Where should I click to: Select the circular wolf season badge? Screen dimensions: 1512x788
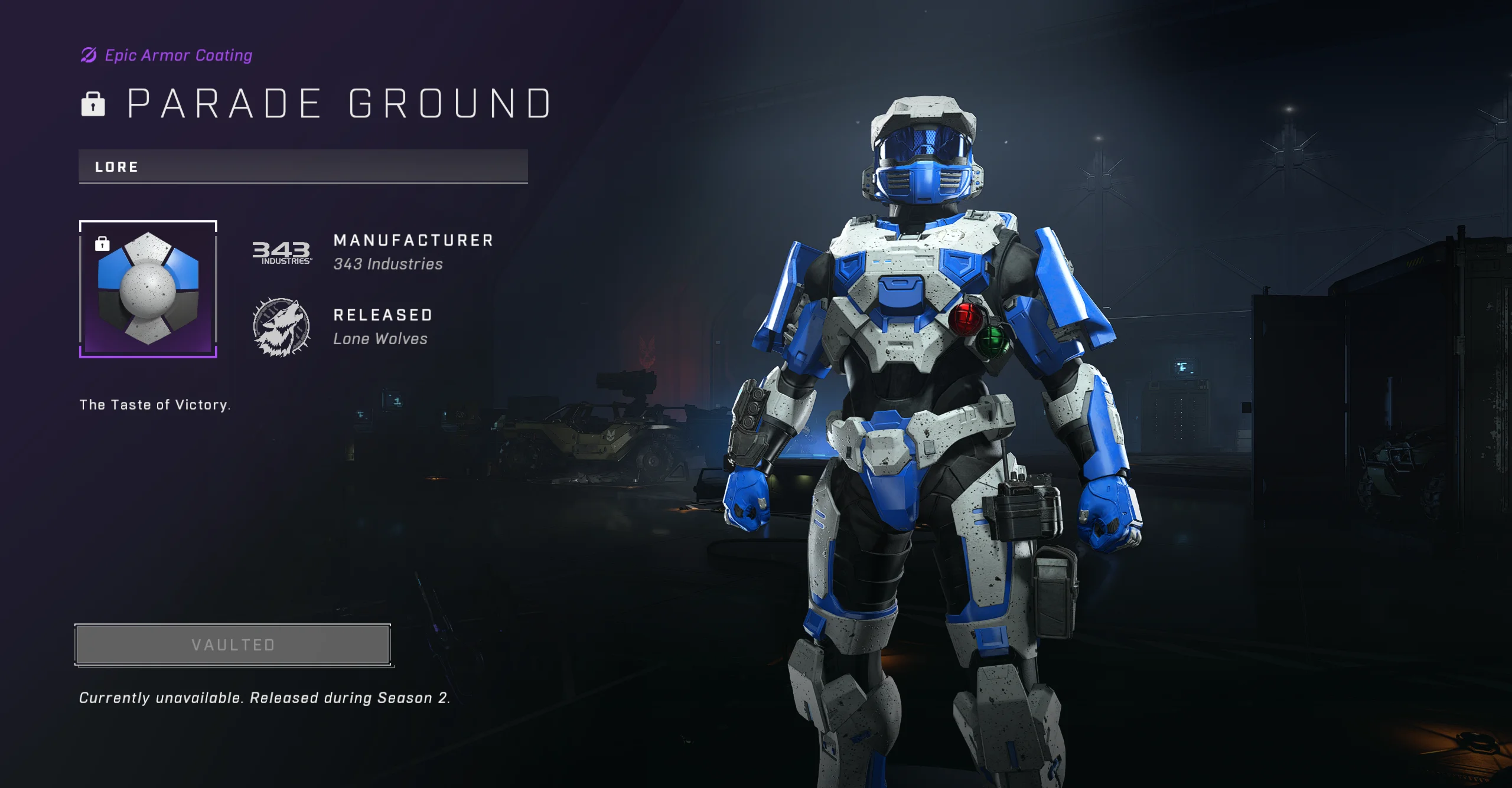[281, 328]
